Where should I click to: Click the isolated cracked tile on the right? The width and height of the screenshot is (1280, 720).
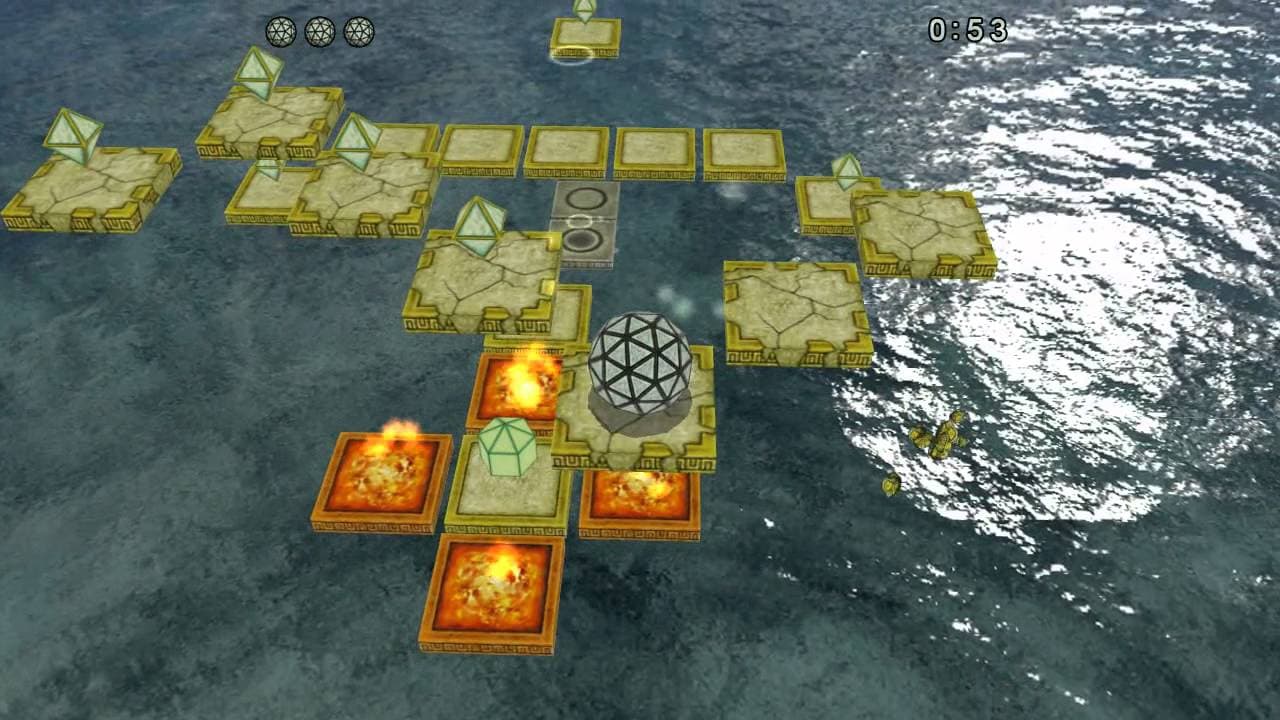(790, 310)
